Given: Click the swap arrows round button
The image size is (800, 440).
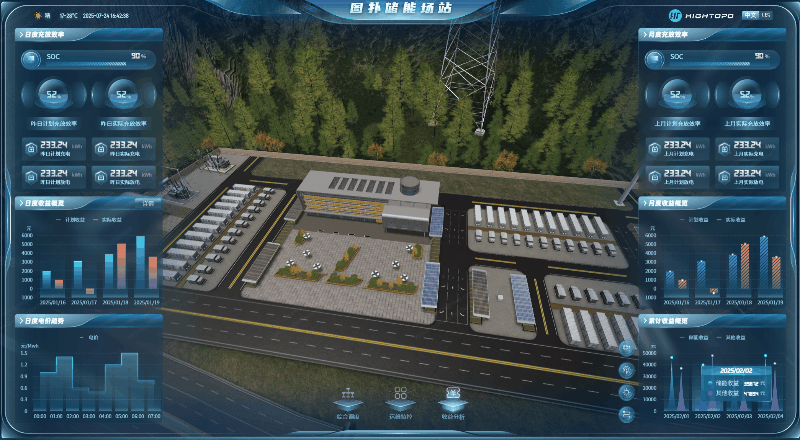Looking at the screenshot, I should [627, 414].
